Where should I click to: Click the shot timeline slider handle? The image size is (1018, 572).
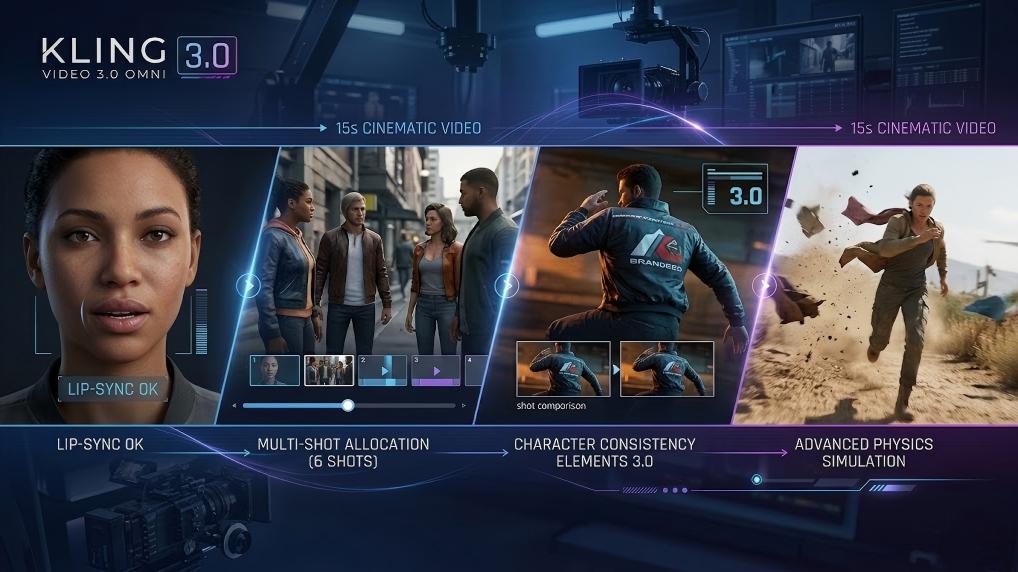(x=348, y=405)
